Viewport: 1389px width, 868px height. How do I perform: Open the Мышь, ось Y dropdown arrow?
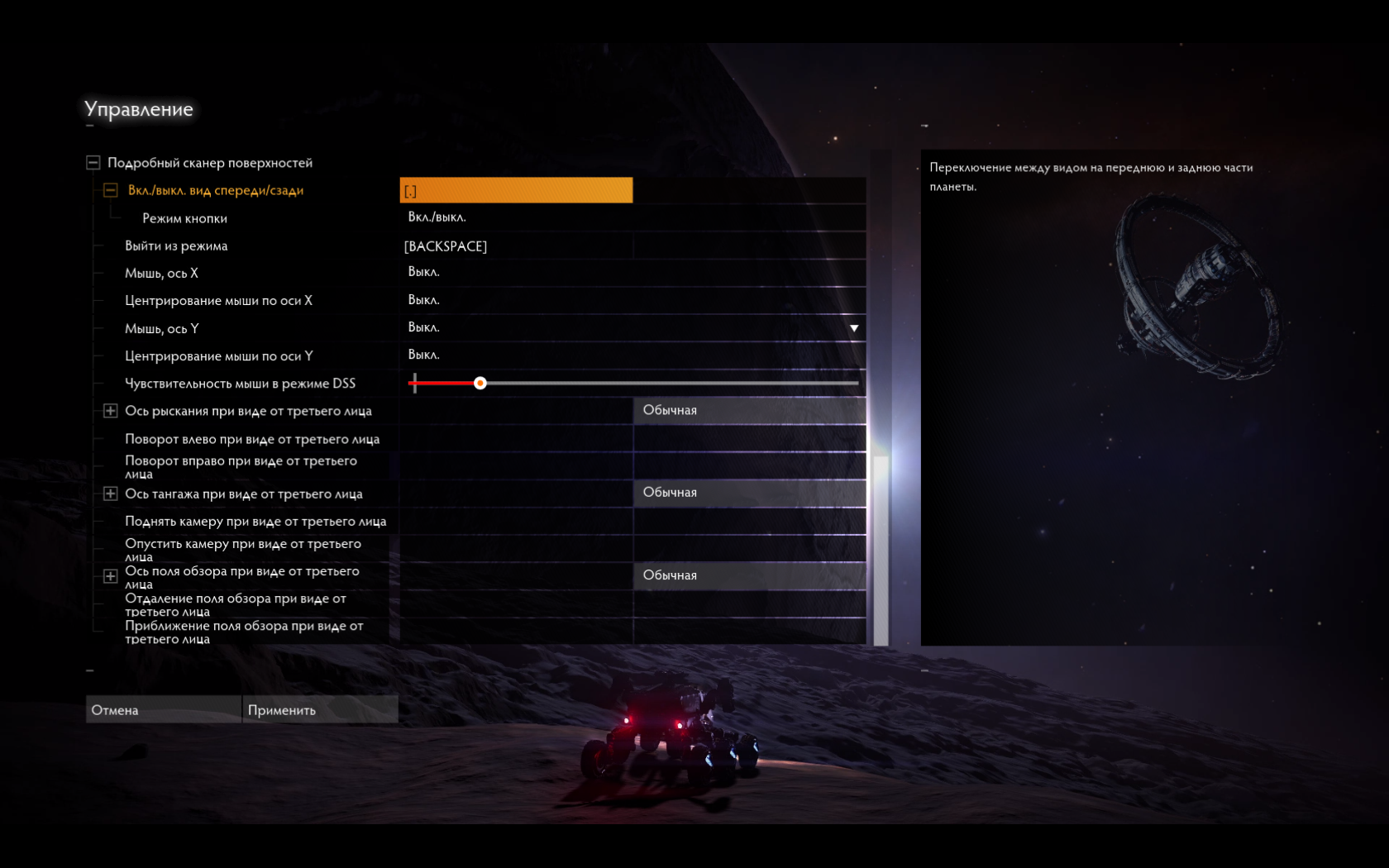point(854,328)
